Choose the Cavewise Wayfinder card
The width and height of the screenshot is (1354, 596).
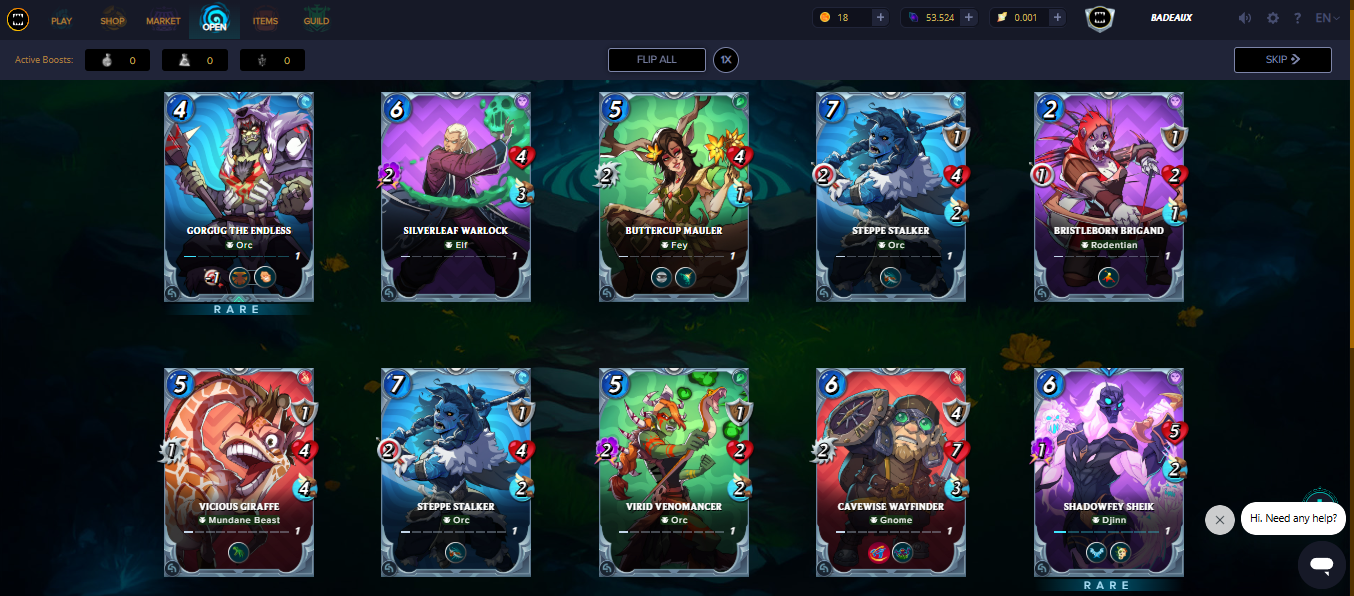[x=891, y=472]
